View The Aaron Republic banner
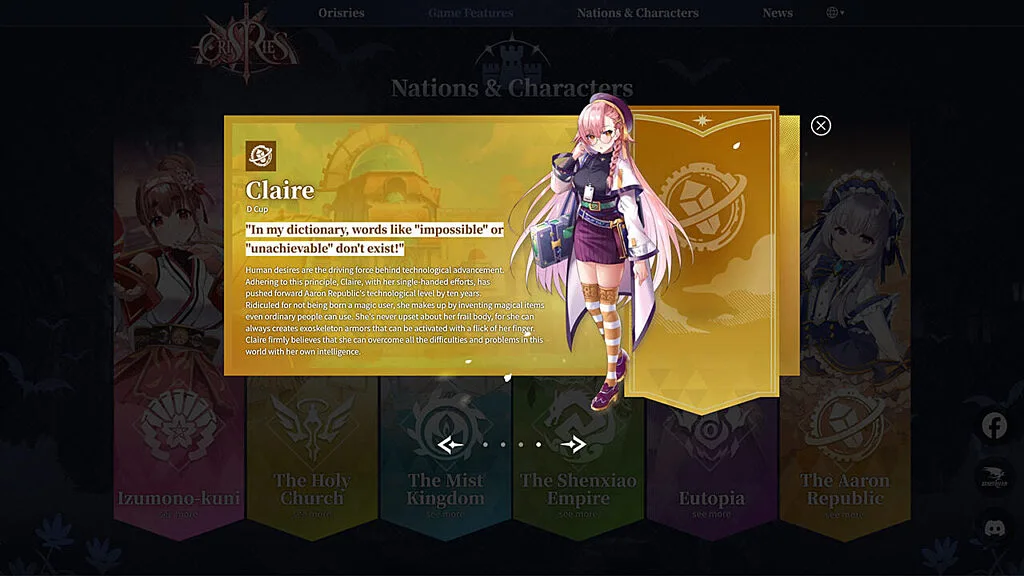Screen dimensions: 1024x576 (845, 489)
